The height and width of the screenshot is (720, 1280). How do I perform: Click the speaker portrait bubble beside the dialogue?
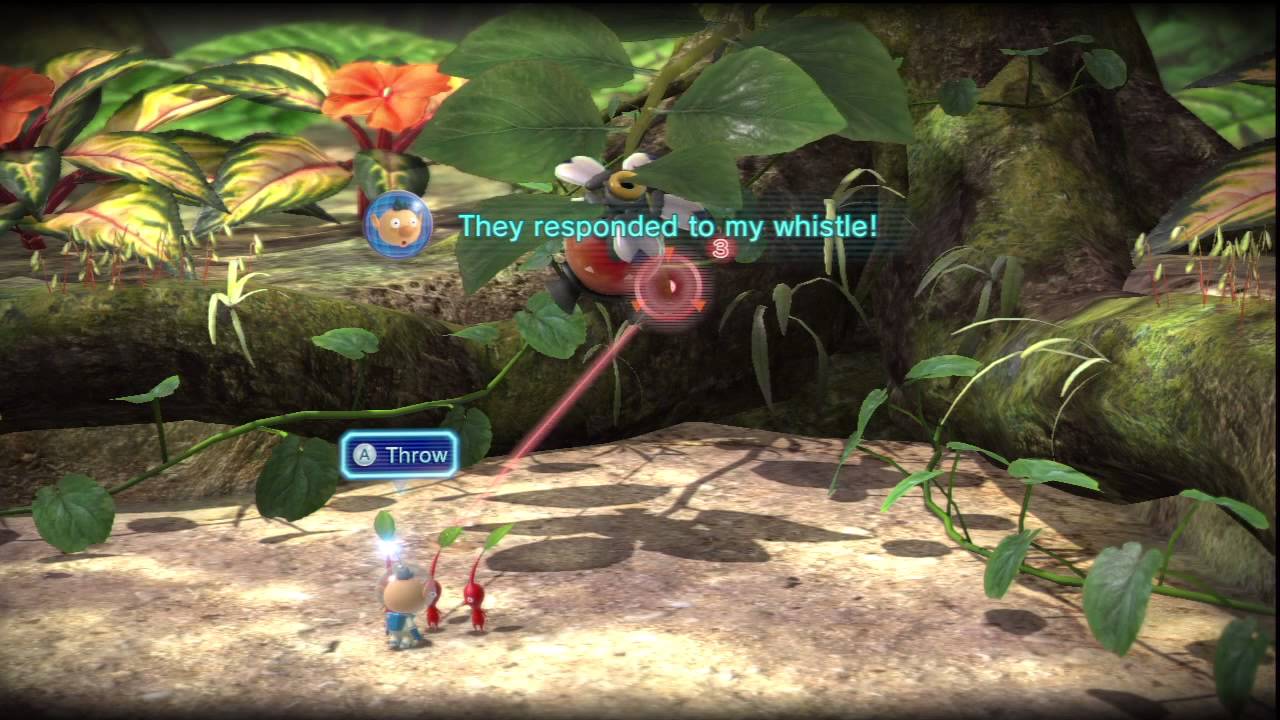point(397,225)
